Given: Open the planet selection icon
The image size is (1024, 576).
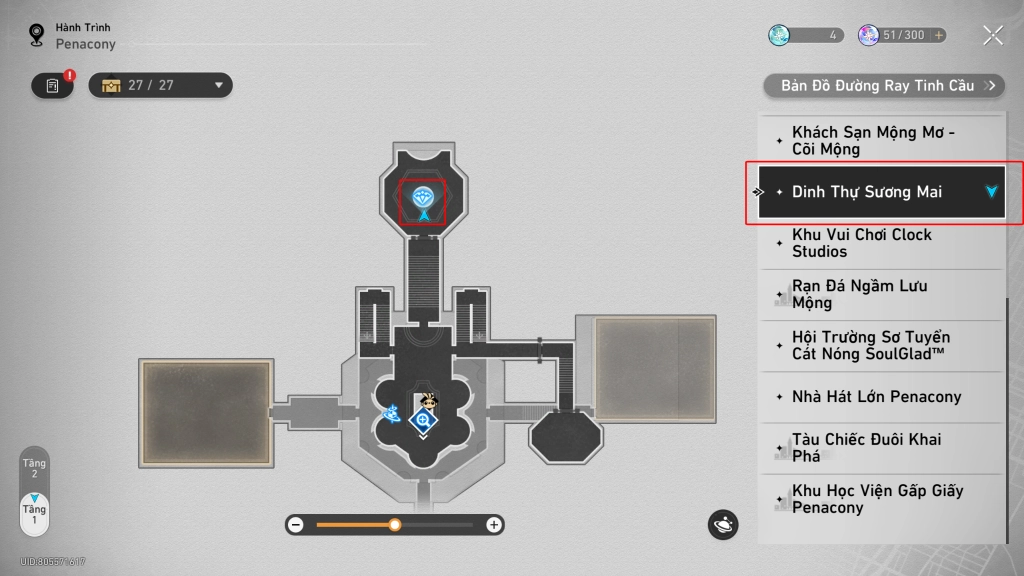Looking at the screenshot, I should 723,524.
